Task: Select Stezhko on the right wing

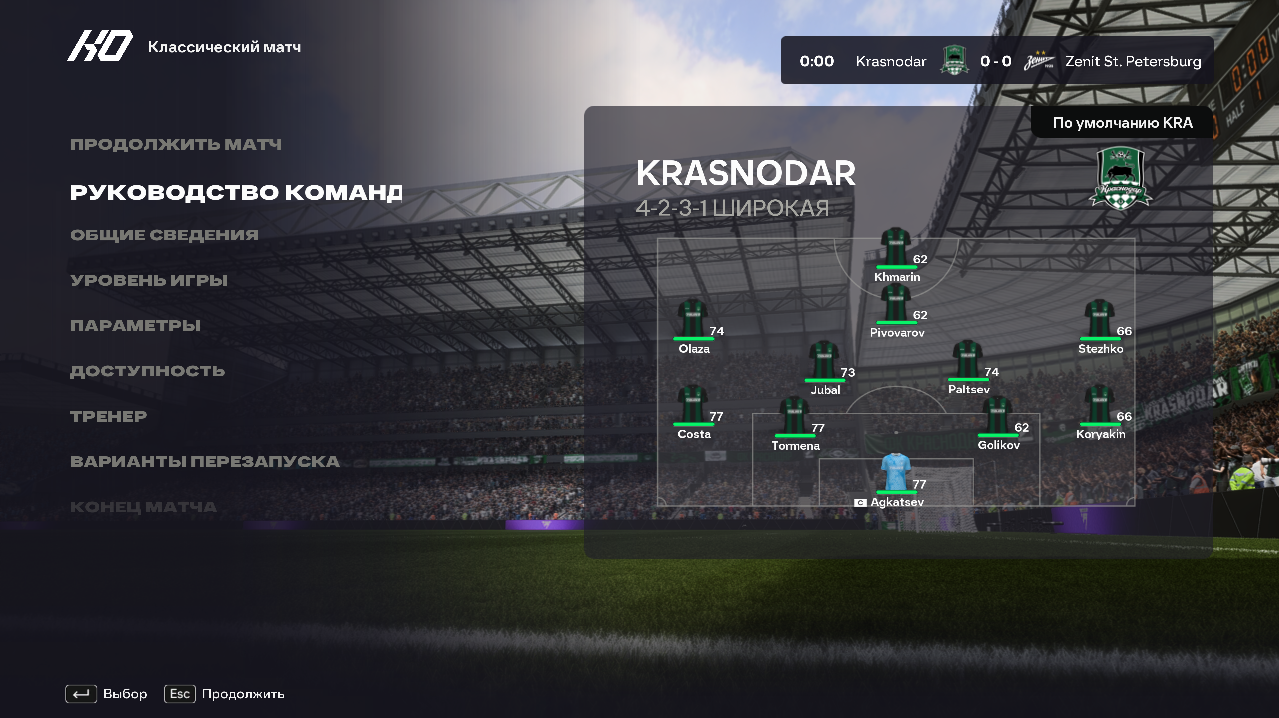Action: 1100,322
